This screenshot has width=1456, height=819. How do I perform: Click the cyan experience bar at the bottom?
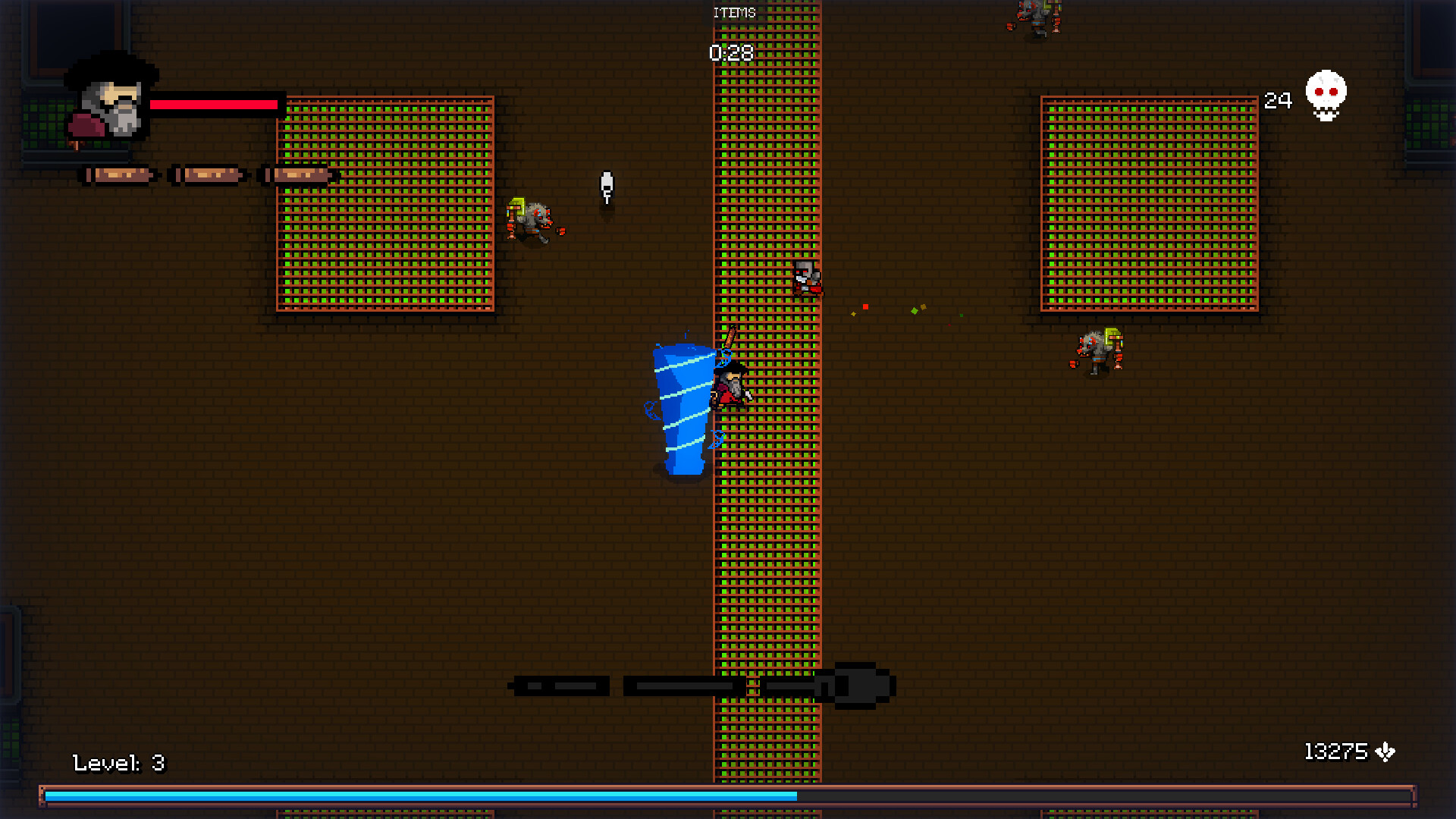(417, 796)
